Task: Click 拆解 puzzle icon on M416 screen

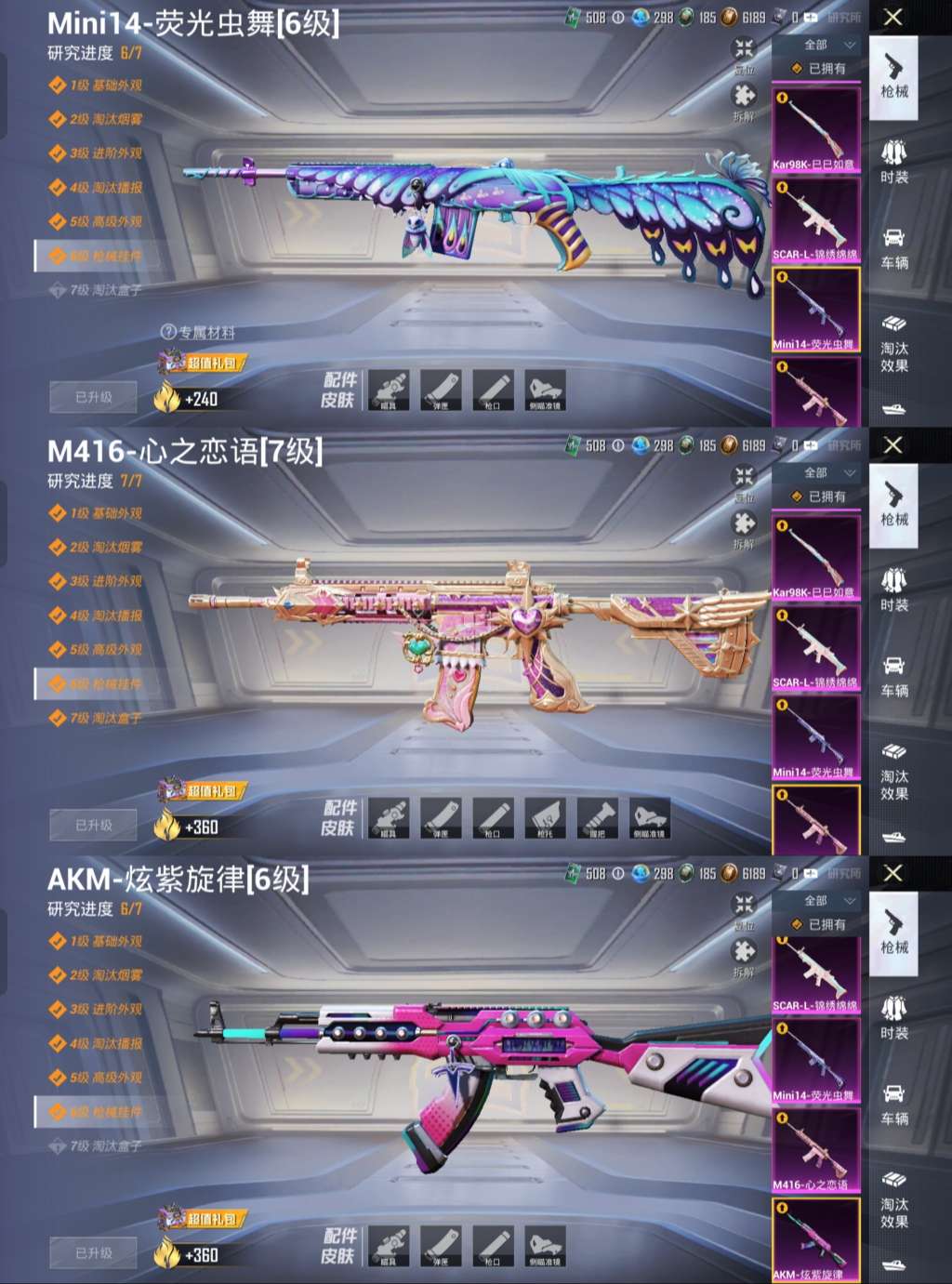Action: pyautogui.click(x=744, y=527)
